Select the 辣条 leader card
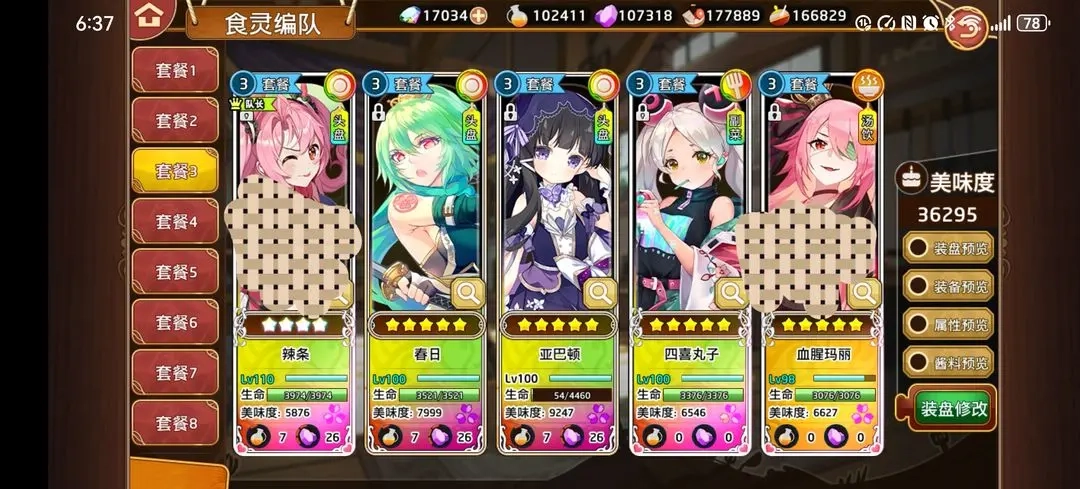 (293, 200)
